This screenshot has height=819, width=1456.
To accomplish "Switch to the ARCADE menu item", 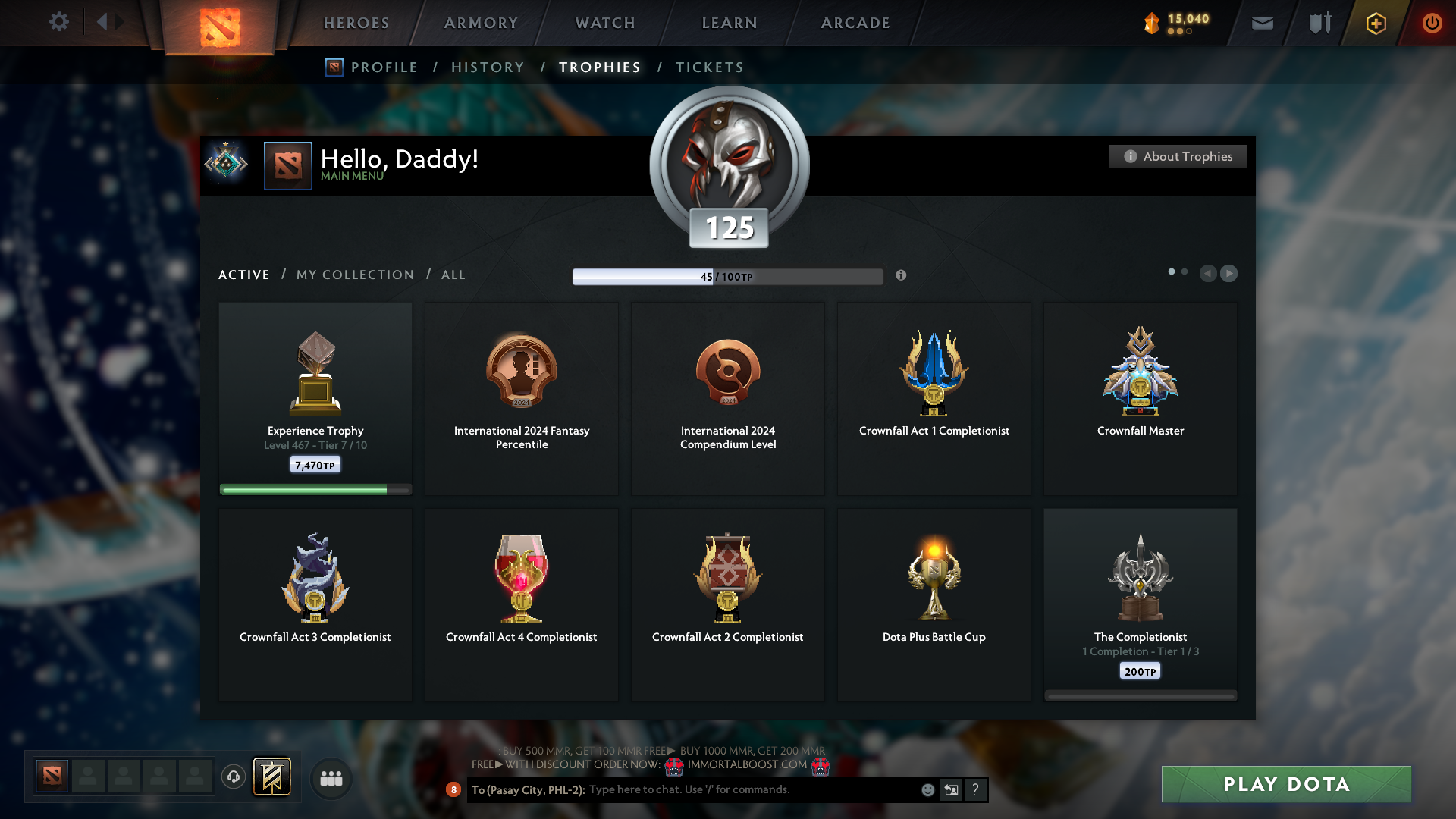I will [x=855, y=23].
